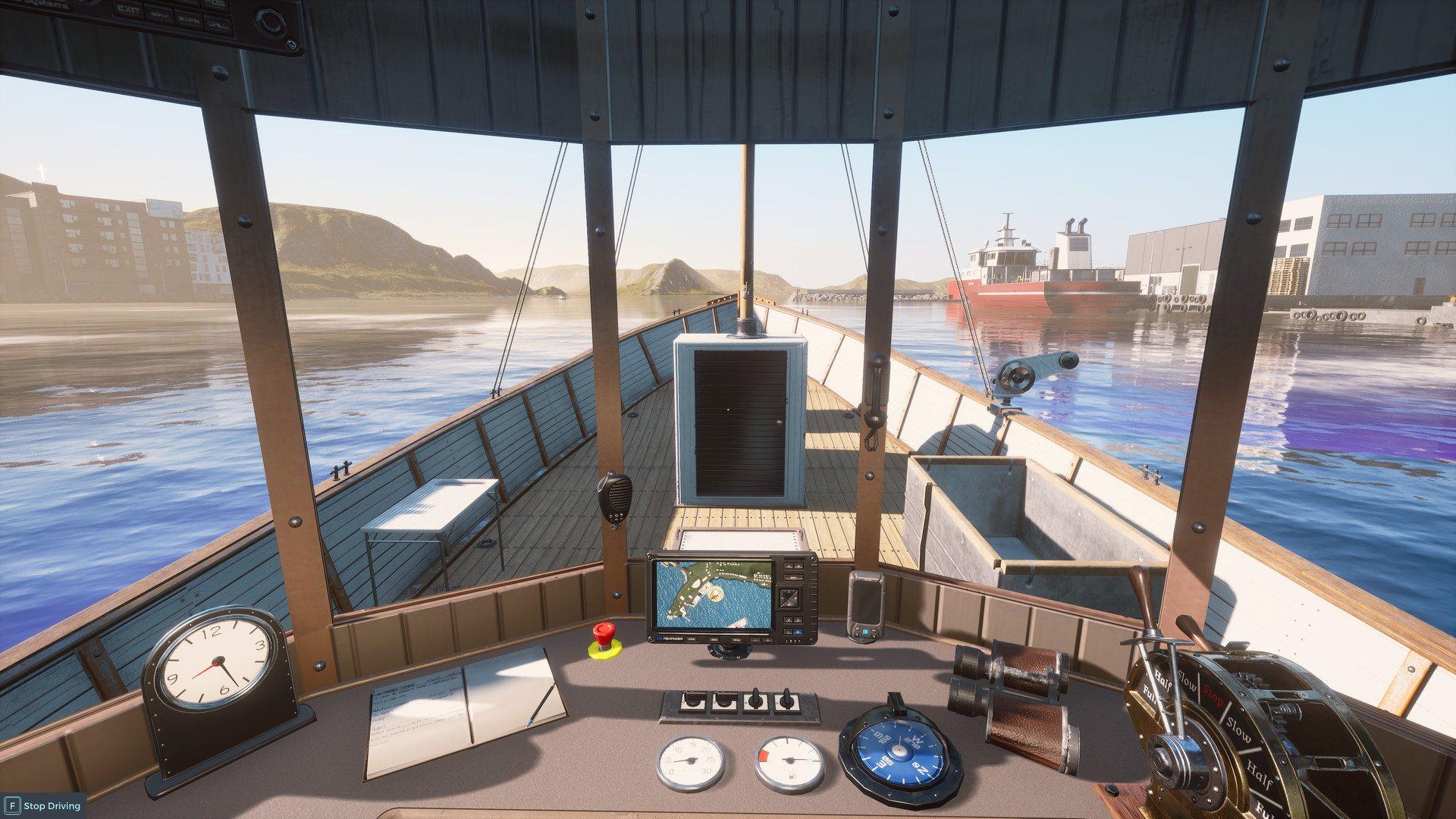This screenshot has width=1456, height=819.
Task: Flip the leftmost dashboard toggle switch
Action: pyautogui.click(x=692, y=701)
